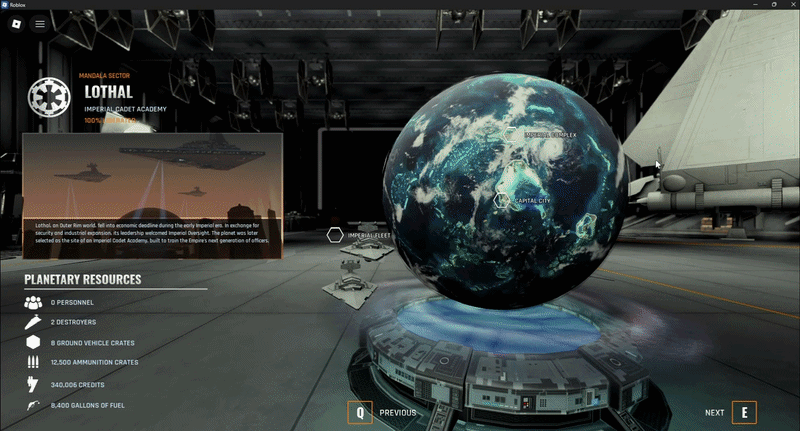Advance to the Next planet
The width and height of the screenshot is (800, 431).
point(744,412)
